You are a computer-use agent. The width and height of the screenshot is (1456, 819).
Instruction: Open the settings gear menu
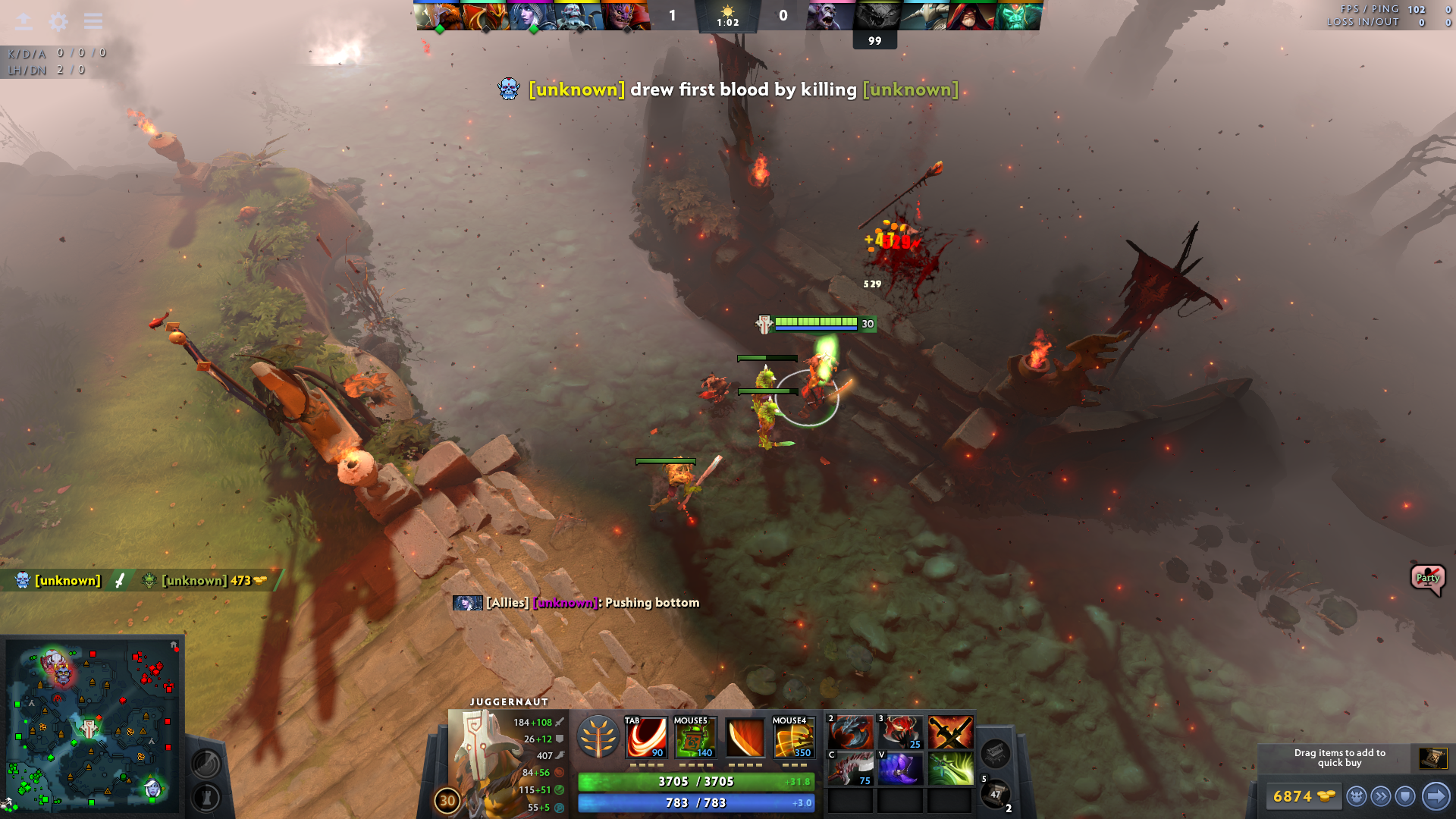coord(58,21)
